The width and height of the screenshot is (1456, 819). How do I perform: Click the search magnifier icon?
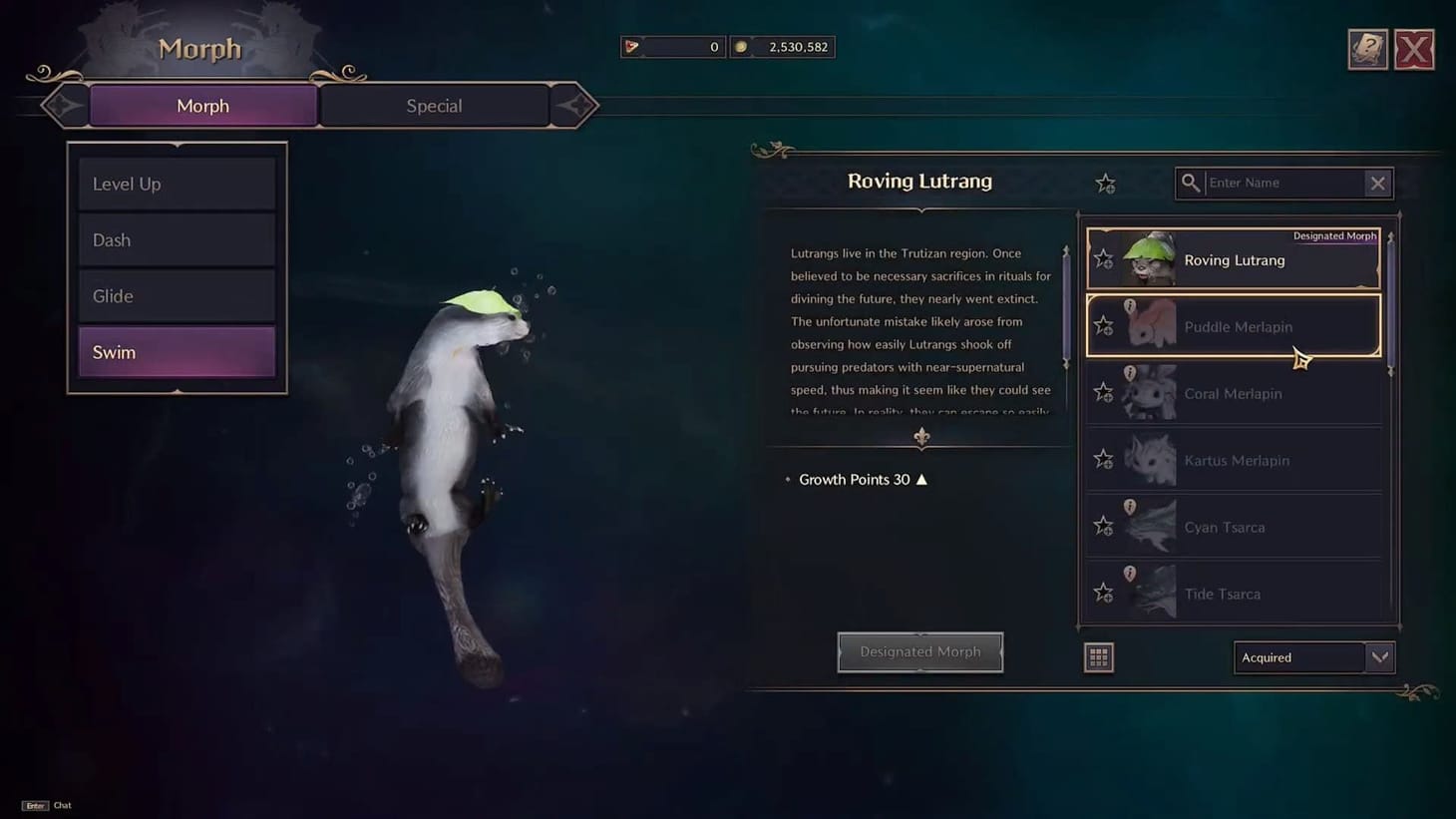(1191, 183)
